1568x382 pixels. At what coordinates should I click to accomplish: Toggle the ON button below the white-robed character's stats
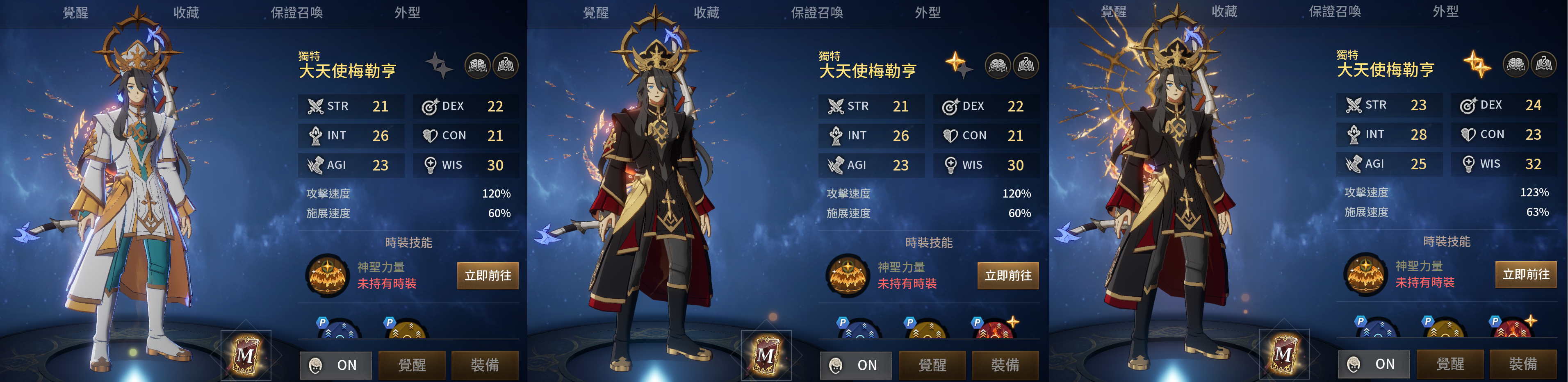[x=335, y=365]
